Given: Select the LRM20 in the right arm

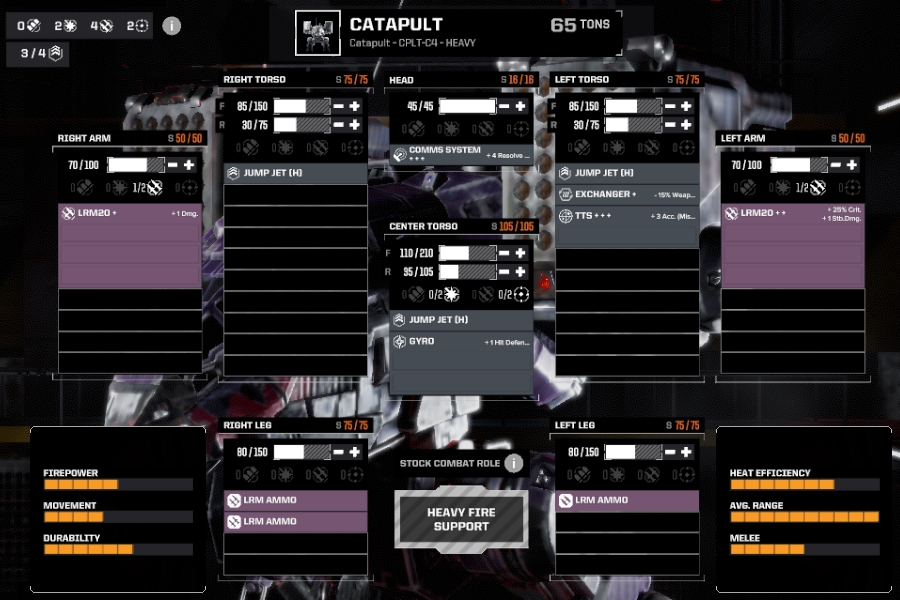Looking at the screenshot, I should (x=130, y=213).
